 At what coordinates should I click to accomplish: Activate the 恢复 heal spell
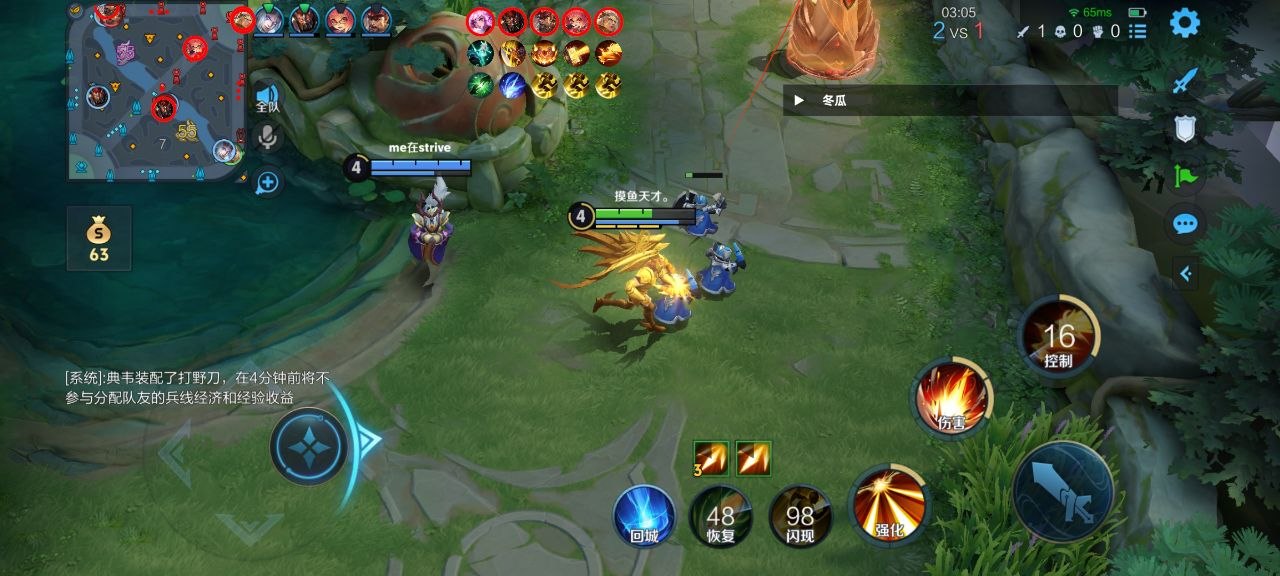click(x=720, y=516)
